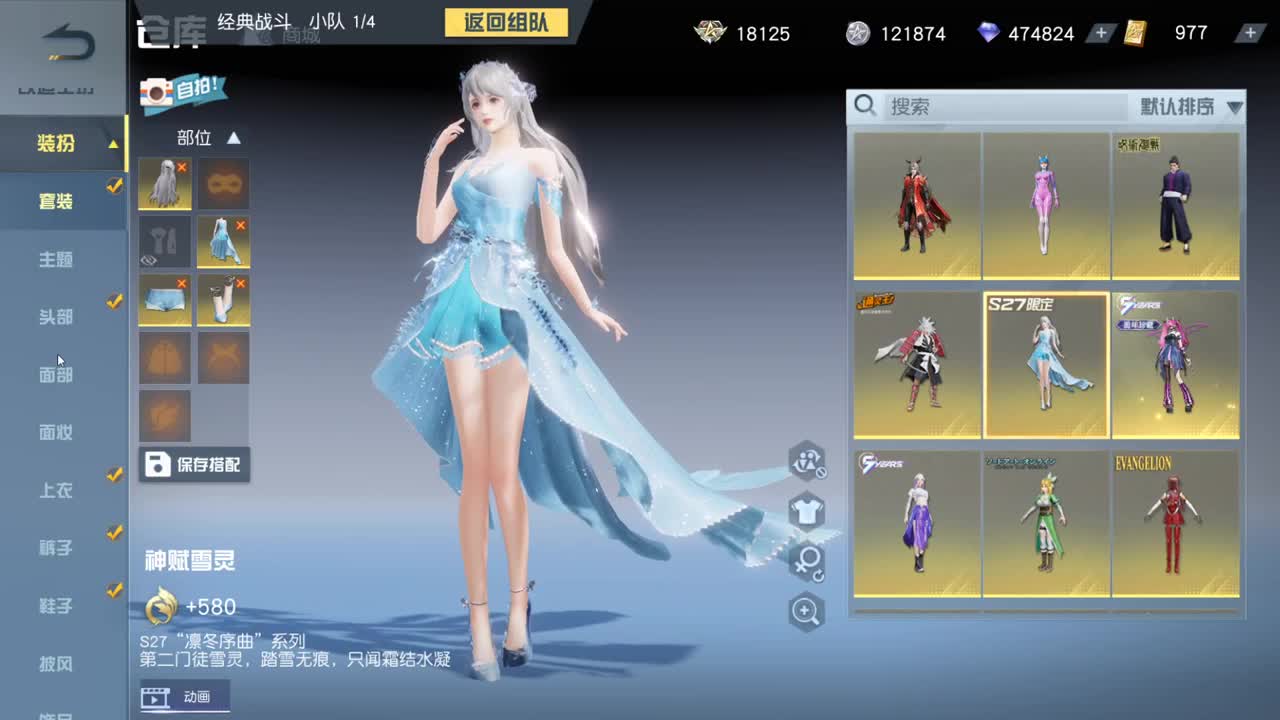Click the diamond currency icon
The height and width of the screenshot is (720, 1280).
pos(986,33)
